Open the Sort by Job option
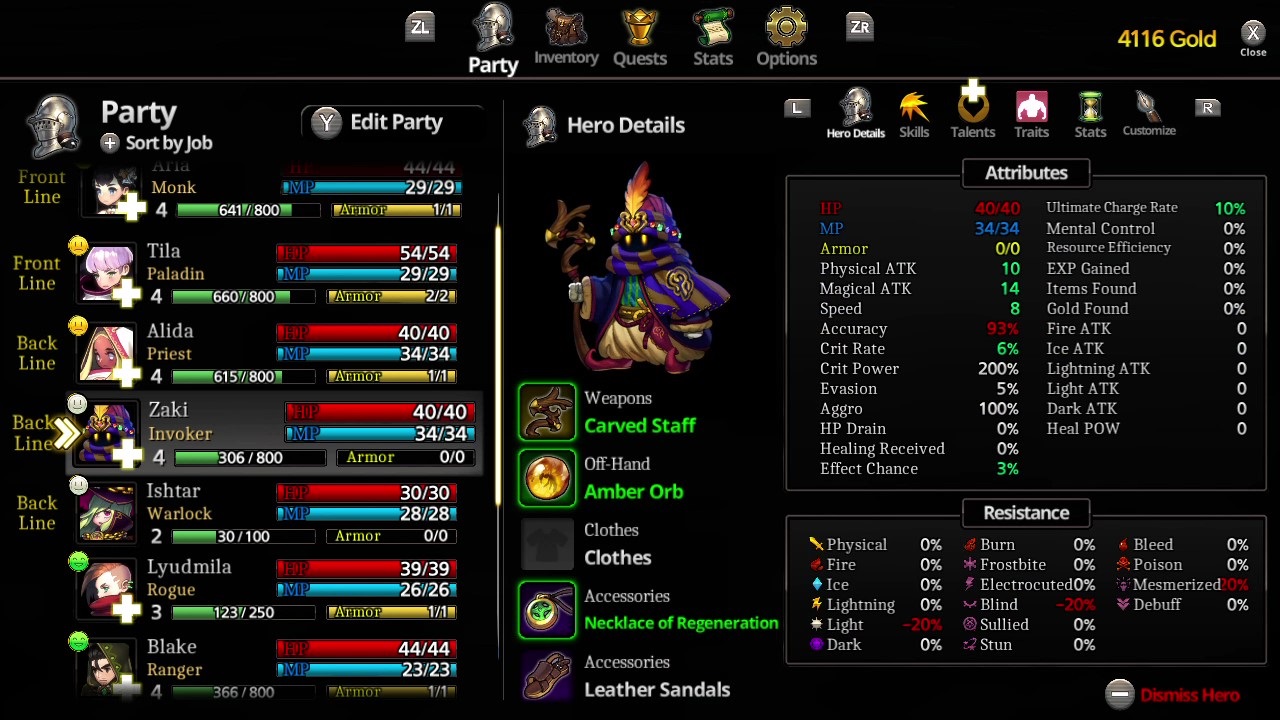 (x=155, y=143)
